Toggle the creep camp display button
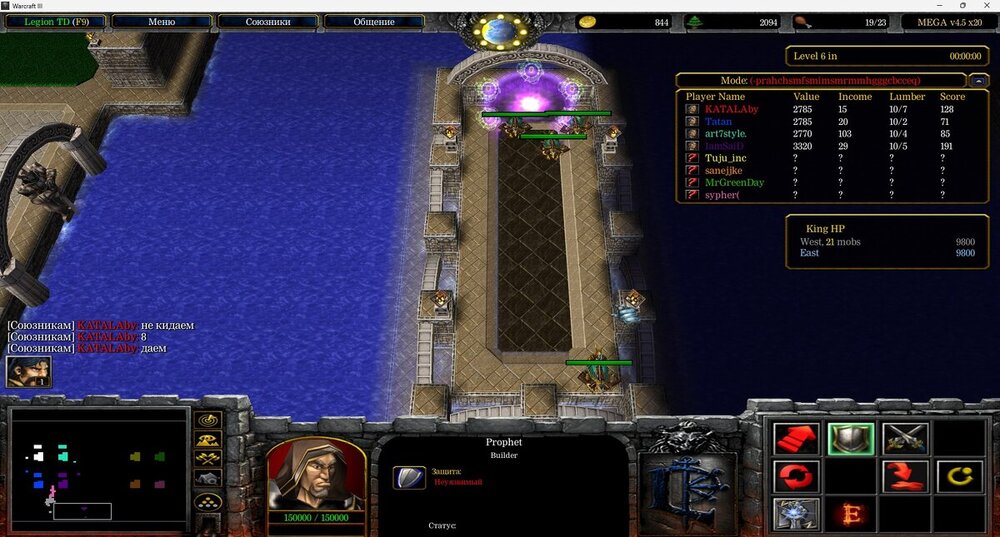Screen dimensions: 1000x537 [x=208, y=479]
